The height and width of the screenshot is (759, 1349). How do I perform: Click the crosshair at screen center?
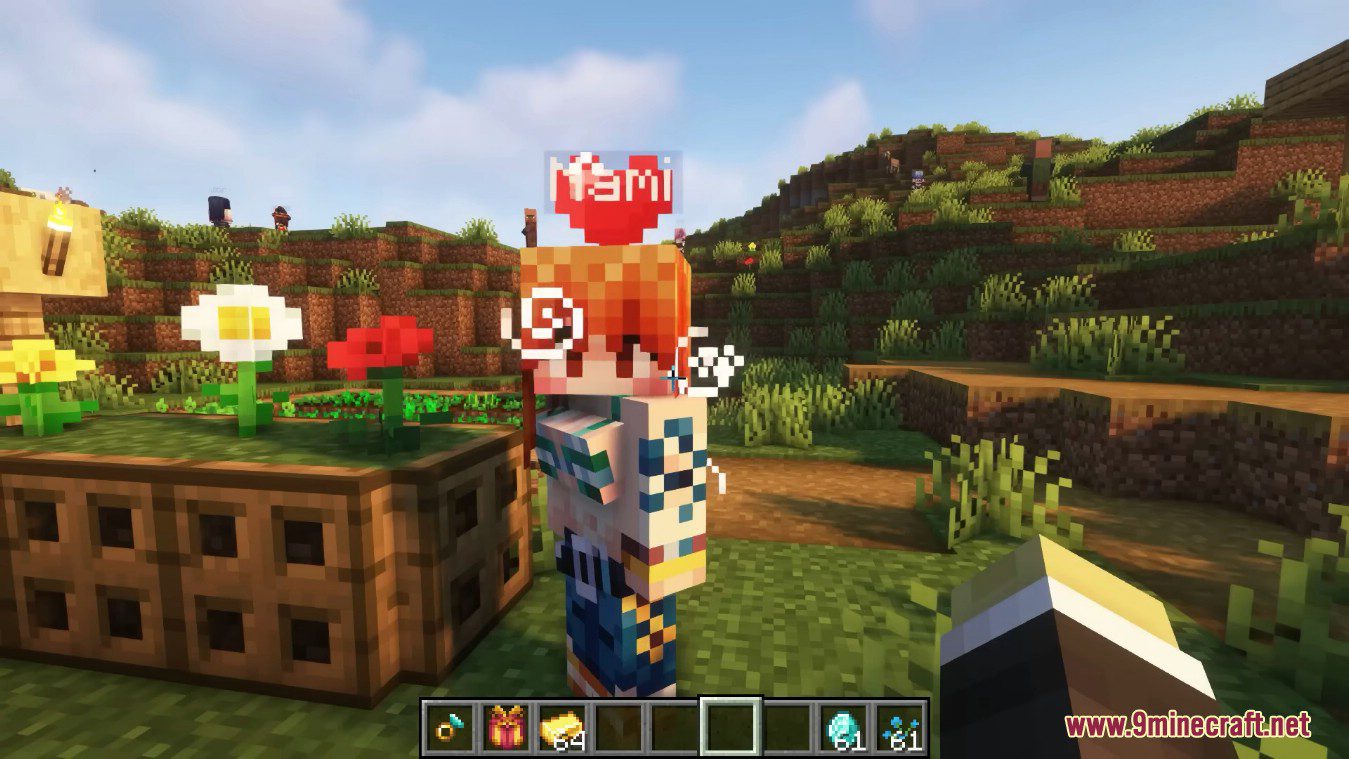tap(674, 379)
